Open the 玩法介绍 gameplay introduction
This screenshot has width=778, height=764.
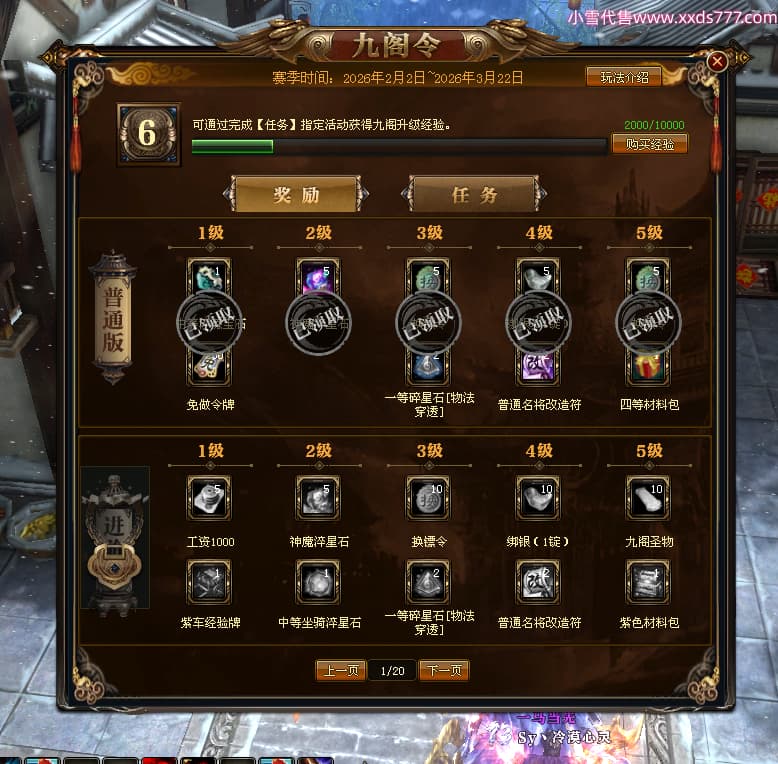(623, 77)
